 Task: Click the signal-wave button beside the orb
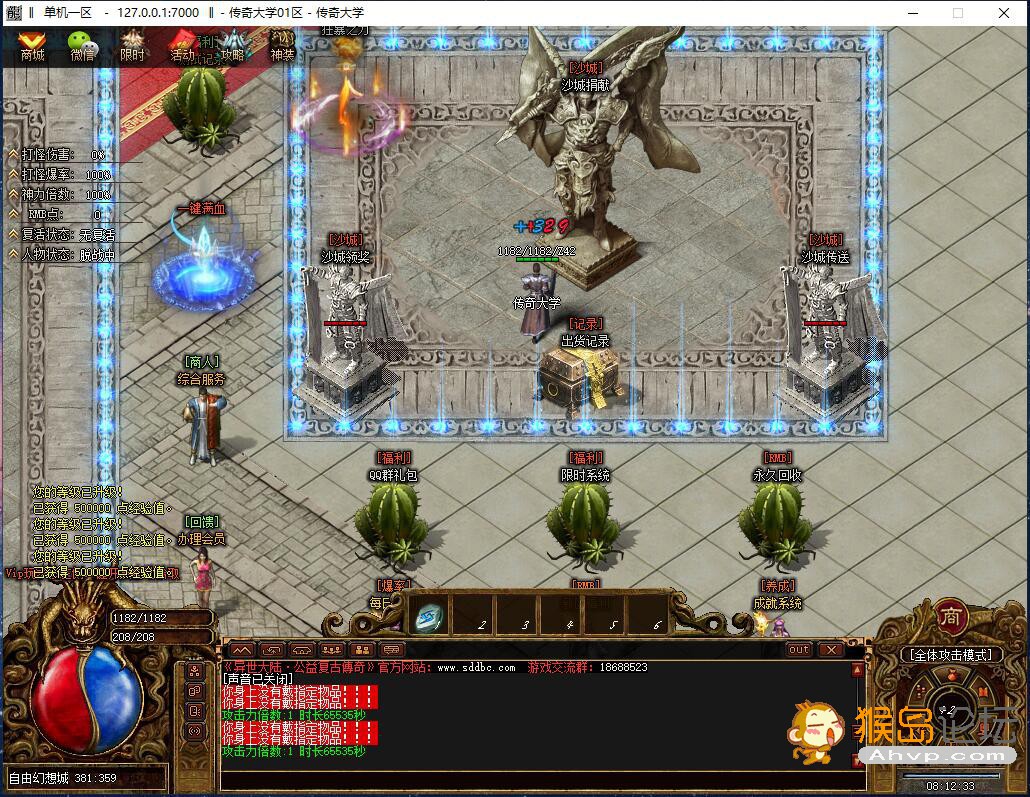[195, 731]
